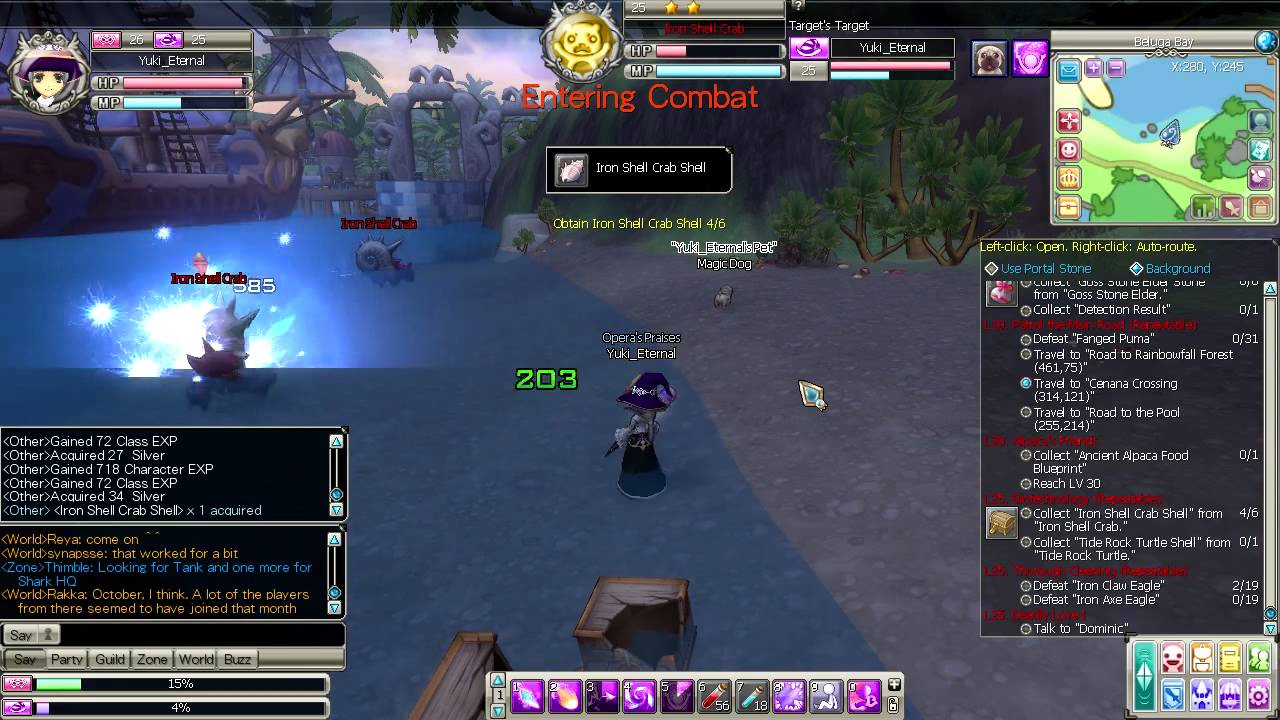Select the World chat tab
The image size is (1280, 720).
(196, 659)
